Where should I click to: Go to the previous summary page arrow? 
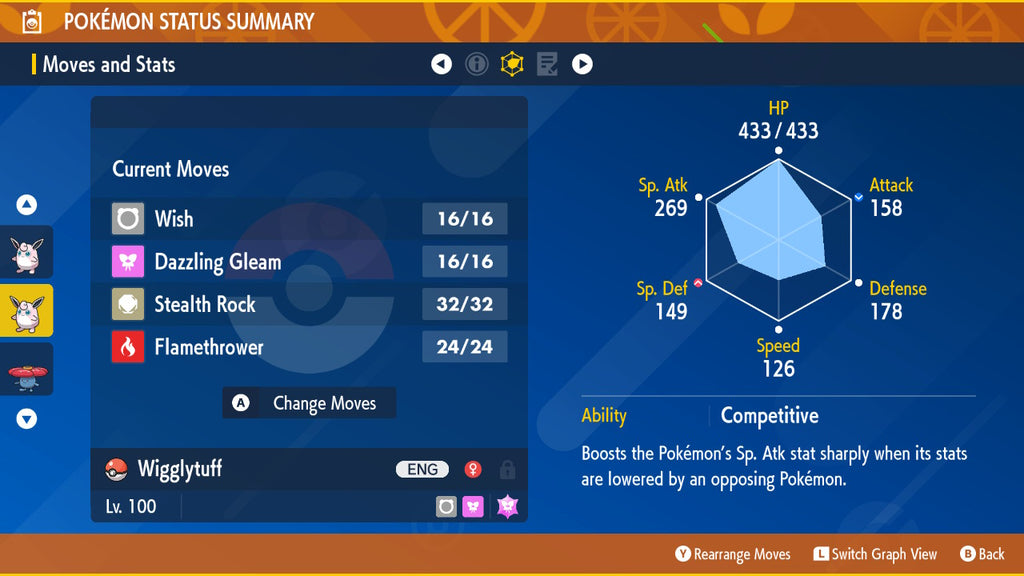tap(441, 65)
